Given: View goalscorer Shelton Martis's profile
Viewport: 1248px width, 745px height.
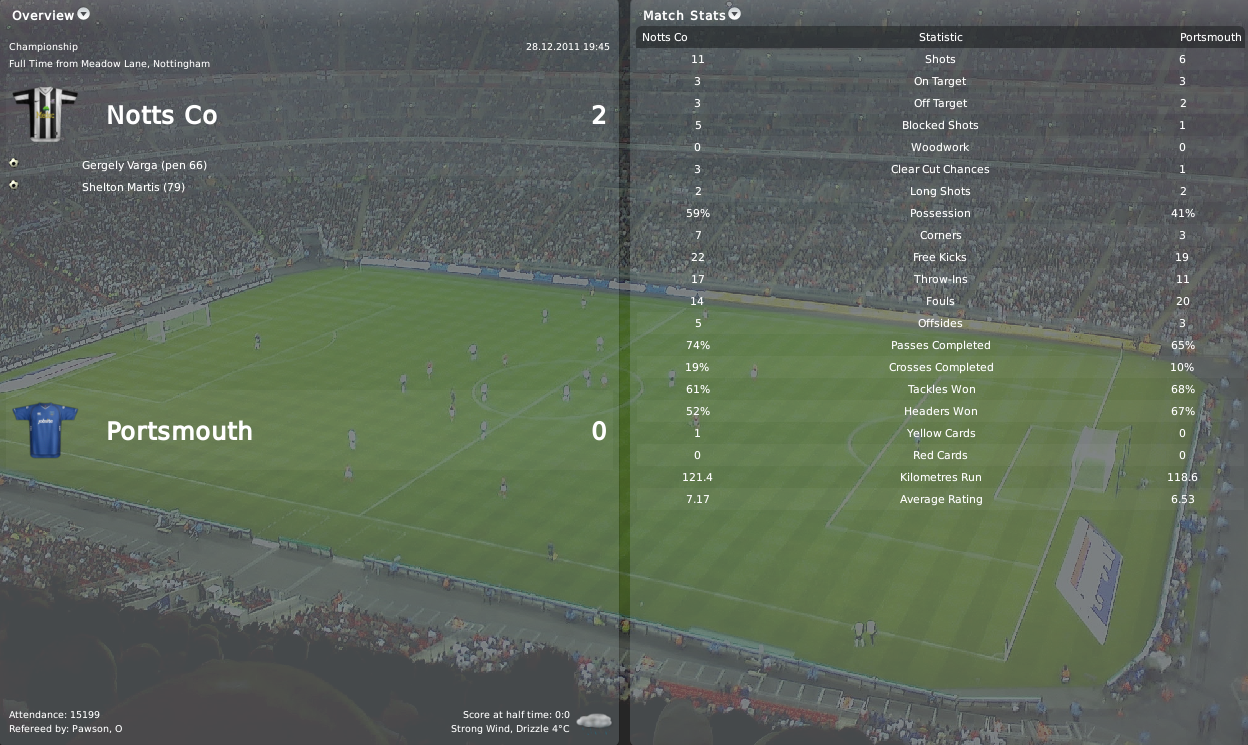Looking at the screenshot, I should coord(115,187).
